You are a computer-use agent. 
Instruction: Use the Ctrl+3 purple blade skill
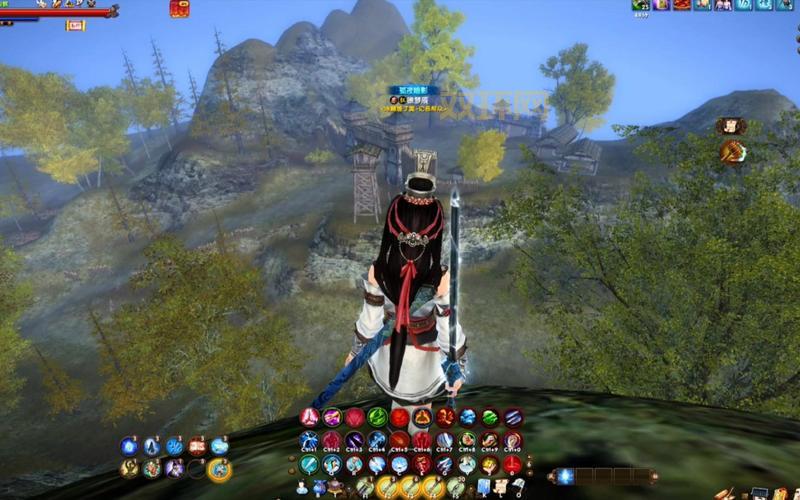[x=354, y=440]
